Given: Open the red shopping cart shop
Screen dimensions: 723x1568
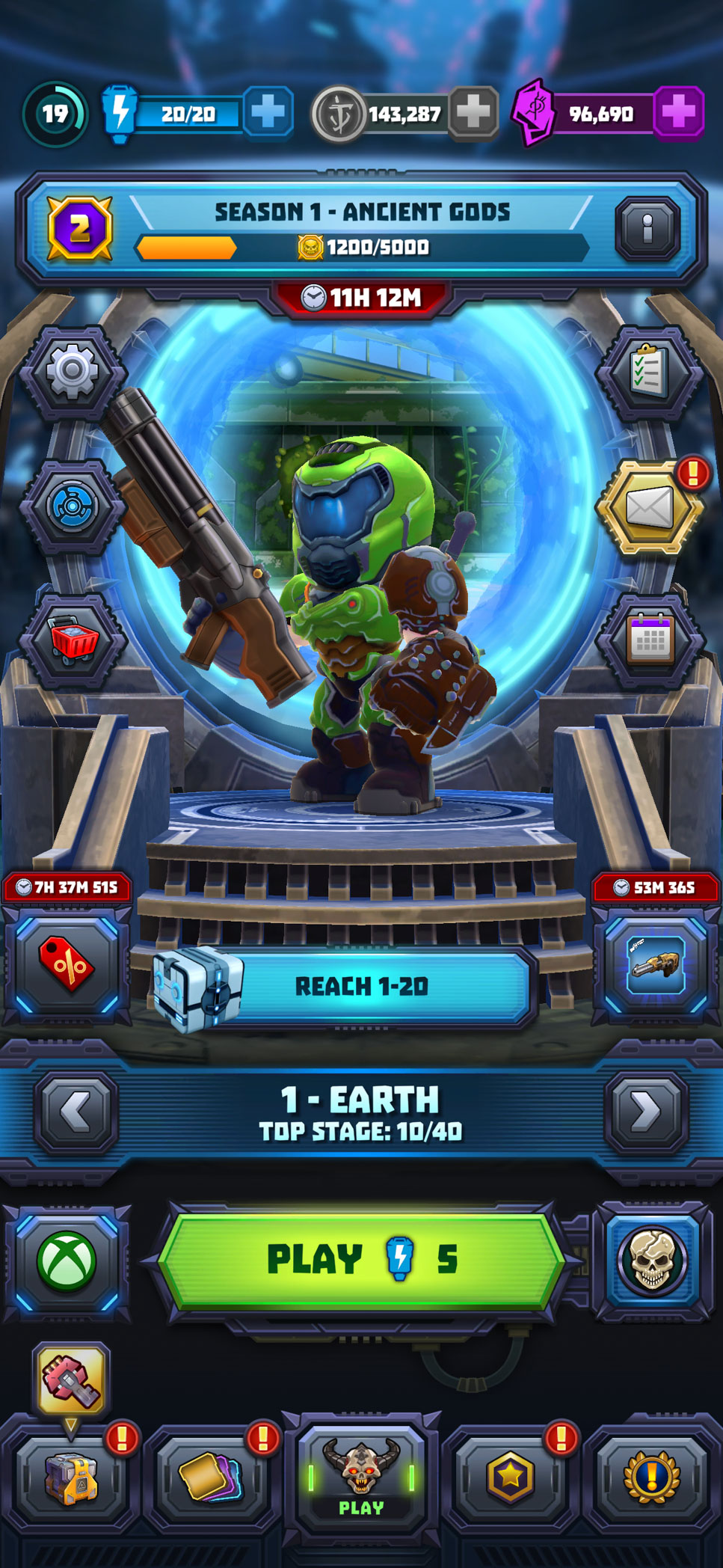Looking at the screenshot, I should pyautogui.click(x=73, y=640).
